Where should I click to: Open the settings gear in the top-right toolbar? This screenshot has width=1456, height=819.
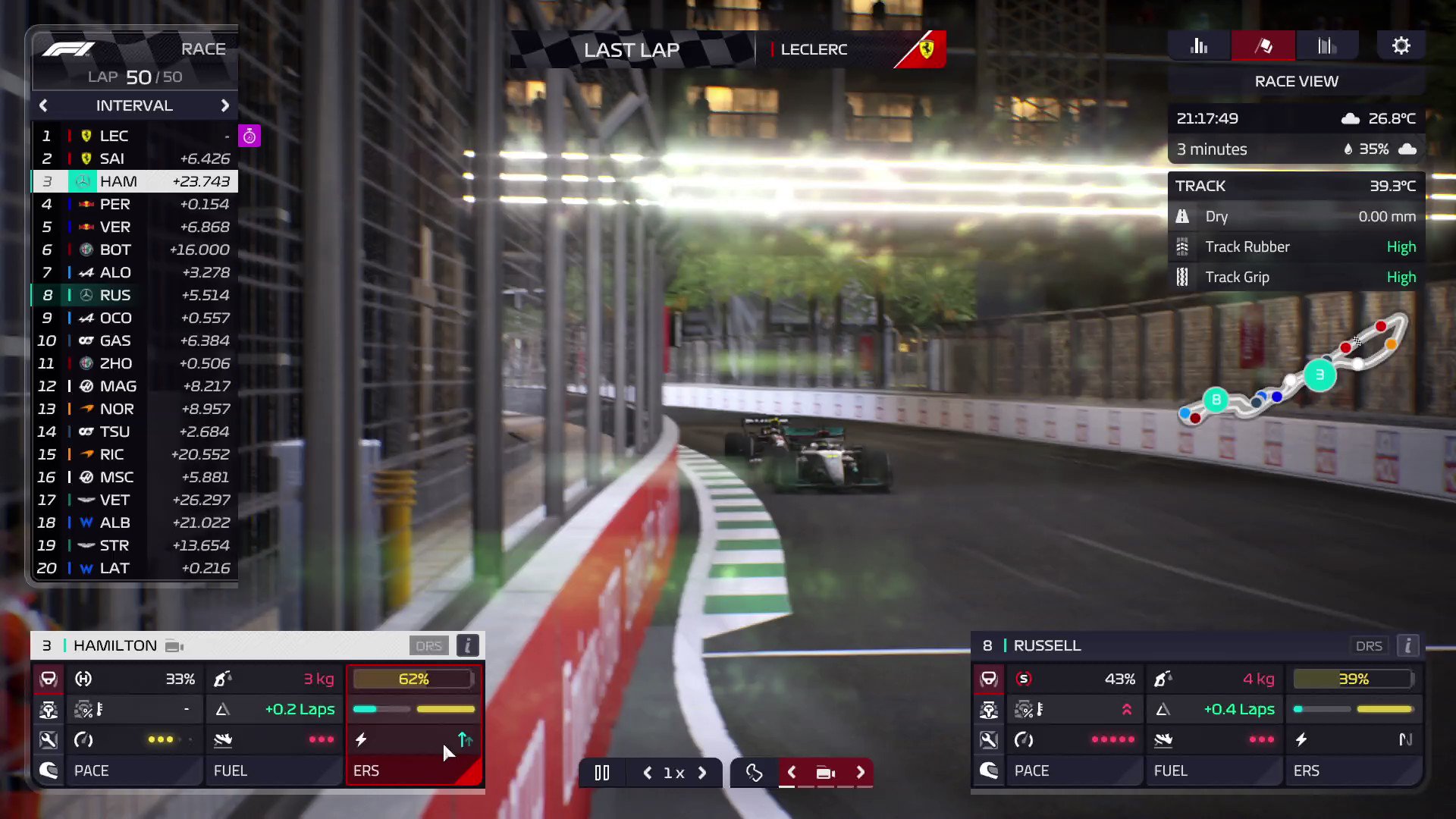pos(1401,45)
